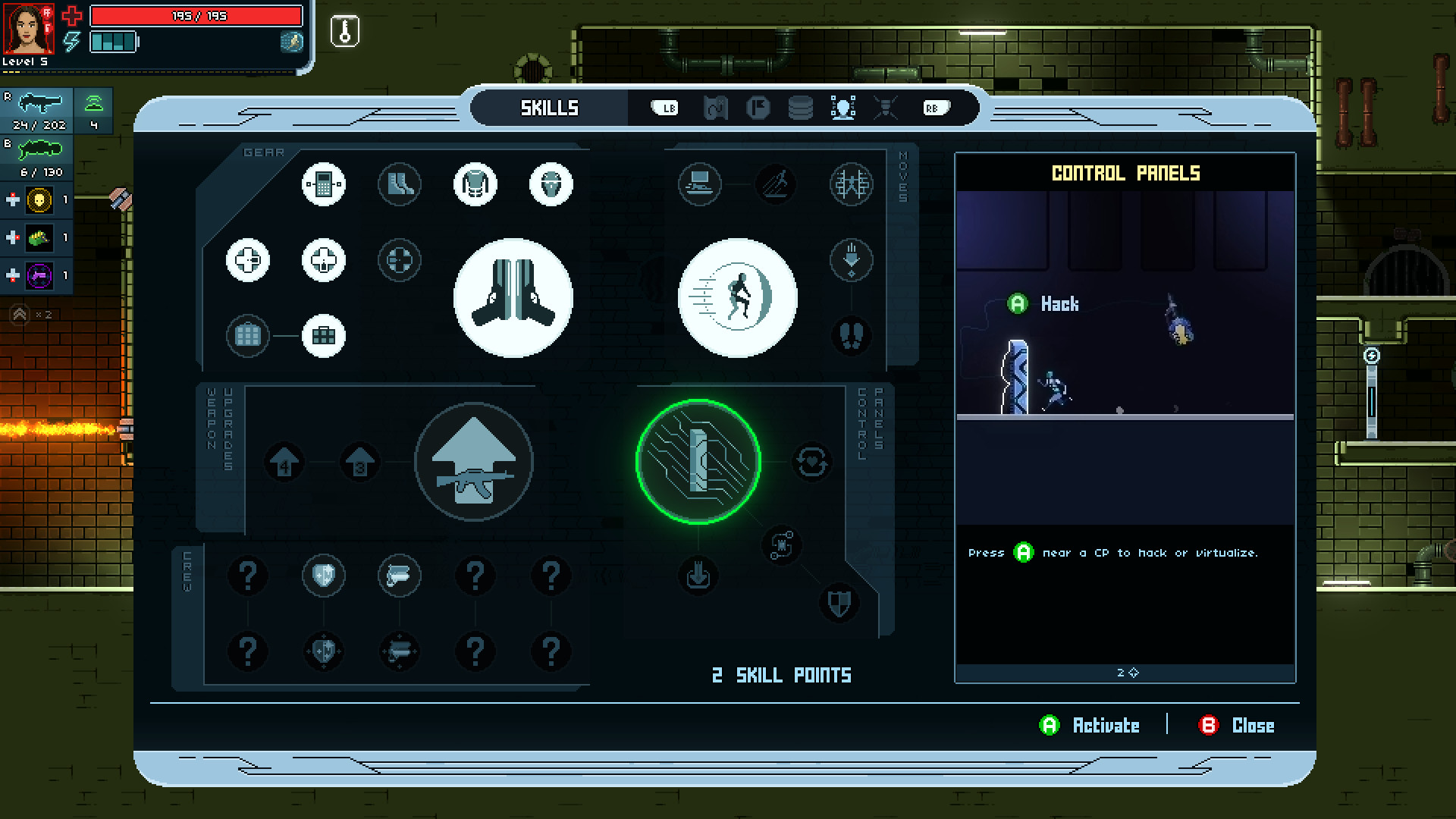The height and width of the screenshot is (819, 1456).
Task: Select the rifle weapon upgrade skill
Action: [x=475, y=460]
